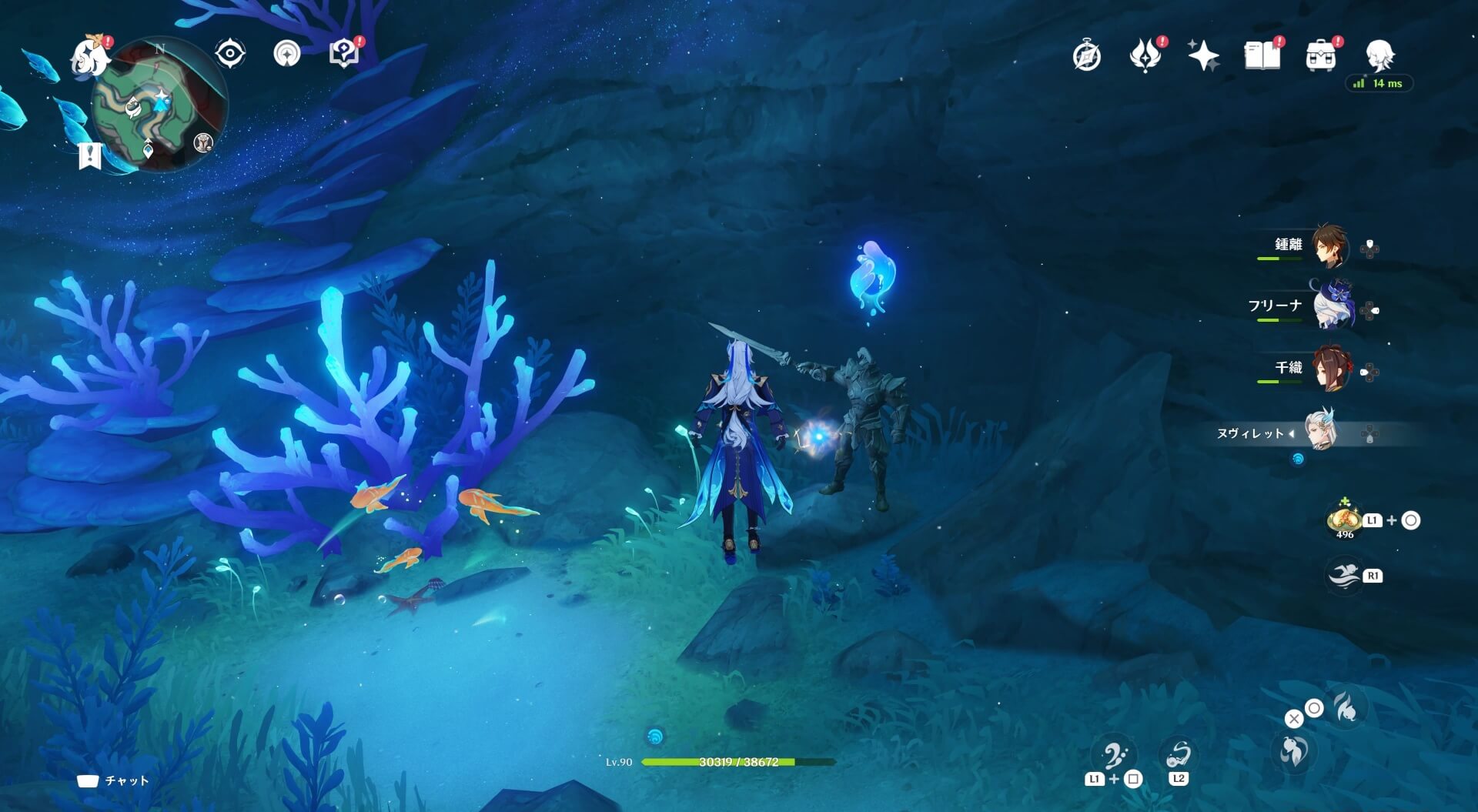Open the backpack inventory

[x=1320, y=55]
